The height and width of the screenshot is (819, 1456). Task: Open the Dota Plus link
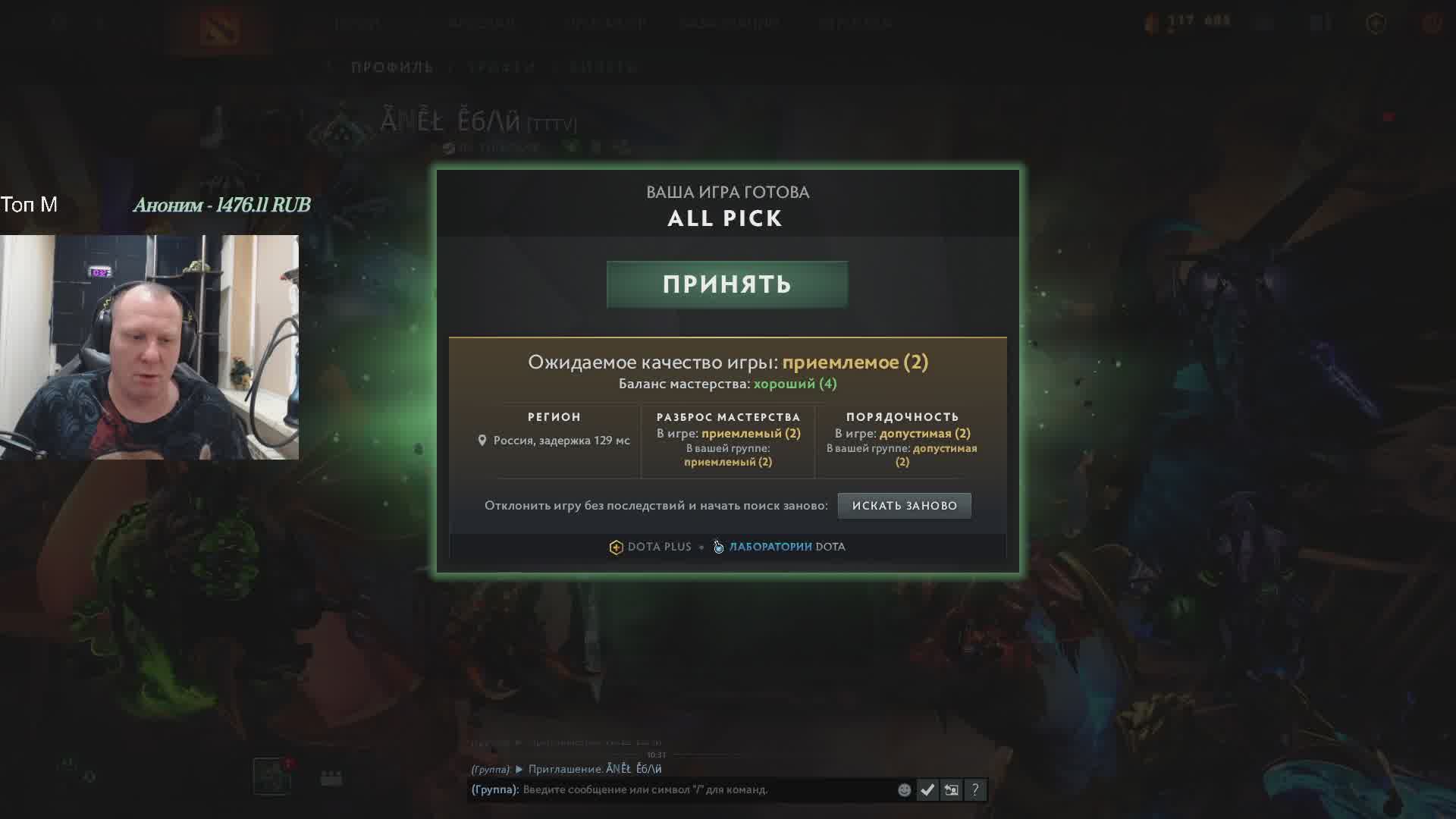click(x=651, y=547)
